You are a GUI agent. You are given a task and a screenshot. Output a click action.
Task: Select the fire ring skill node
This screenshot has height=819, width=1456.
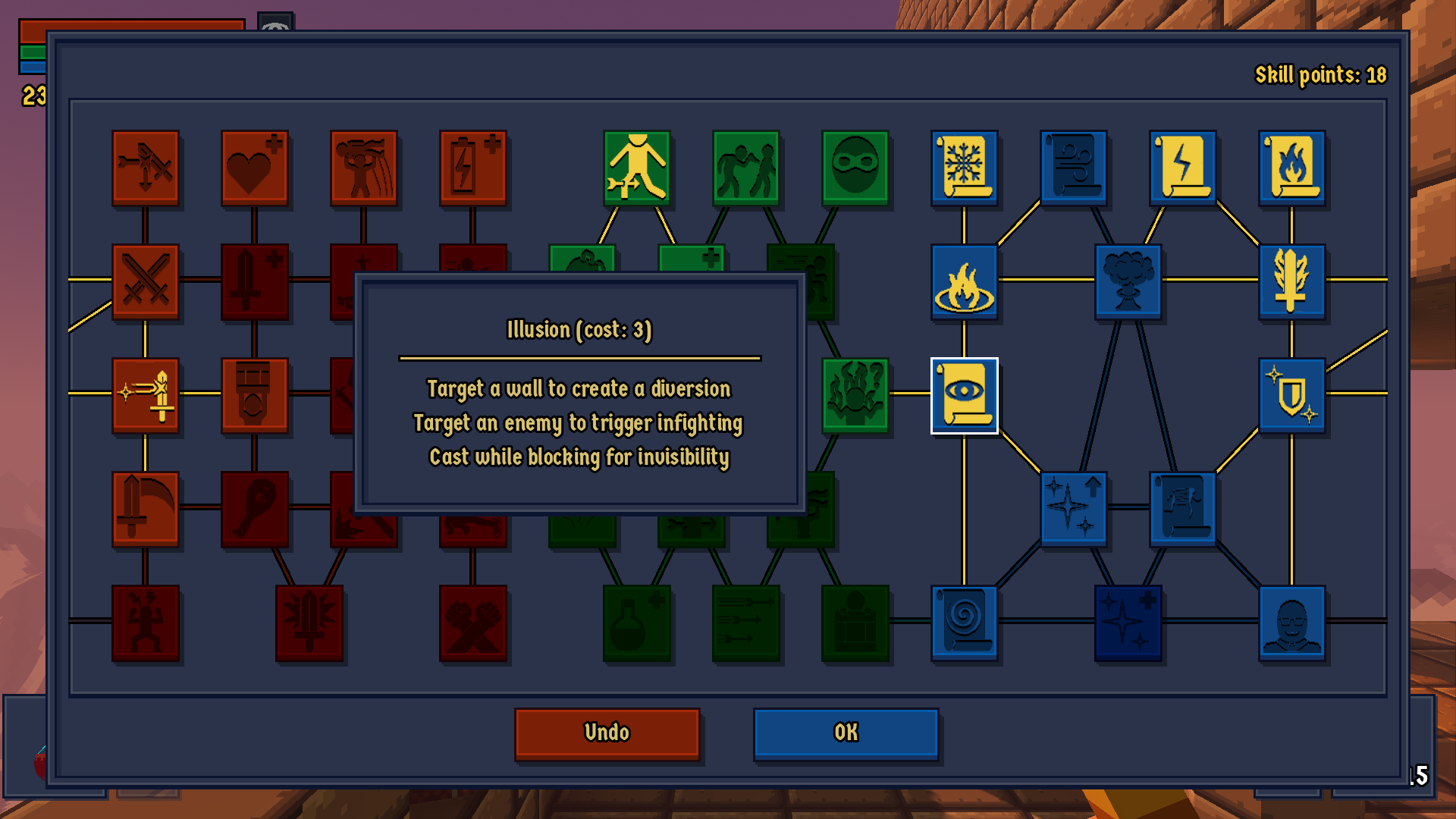coord(963,281)
